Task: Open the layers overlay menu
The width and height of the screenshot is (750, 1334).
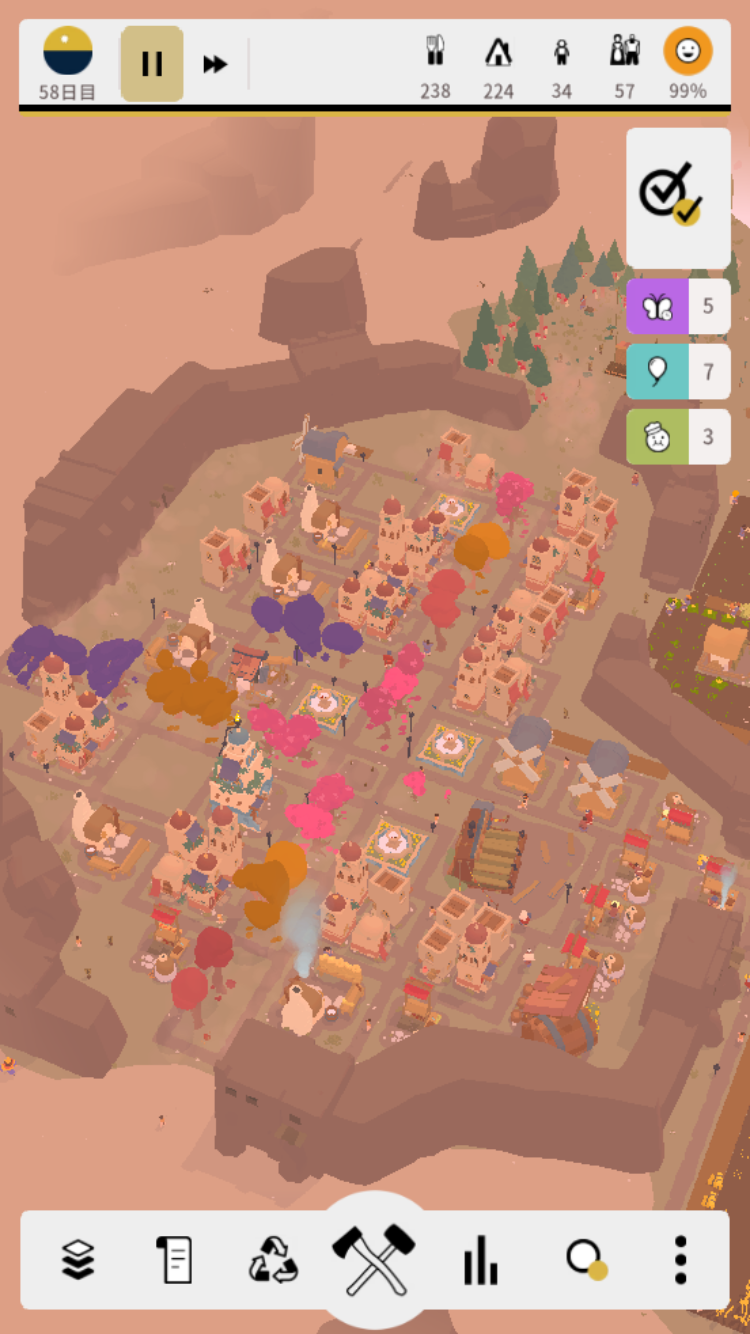Action: [78, 1260]
